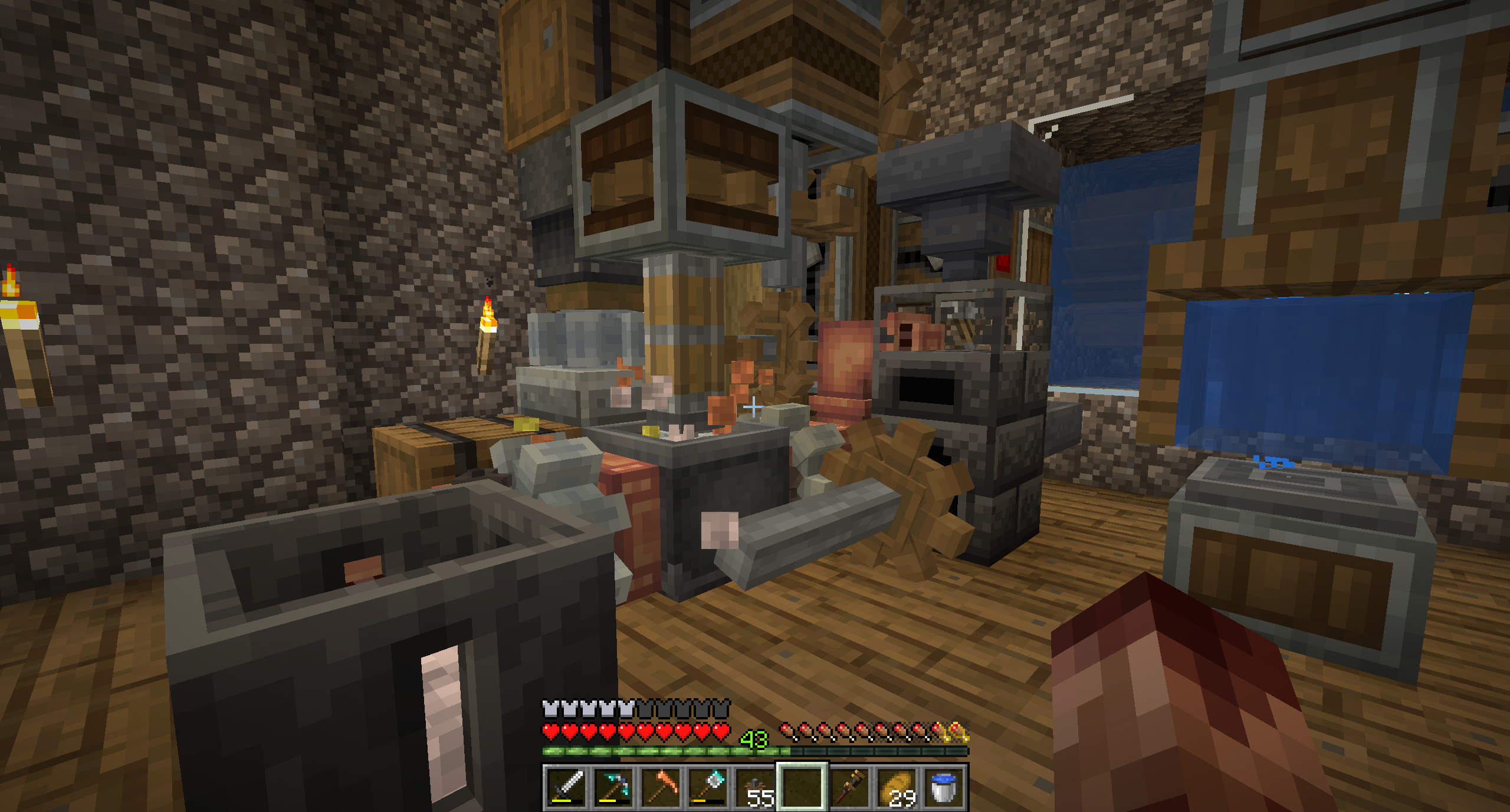Select the highlighted empty hotbar slot
This screenshot has width=1510, height=812.
tap(802, 787)
